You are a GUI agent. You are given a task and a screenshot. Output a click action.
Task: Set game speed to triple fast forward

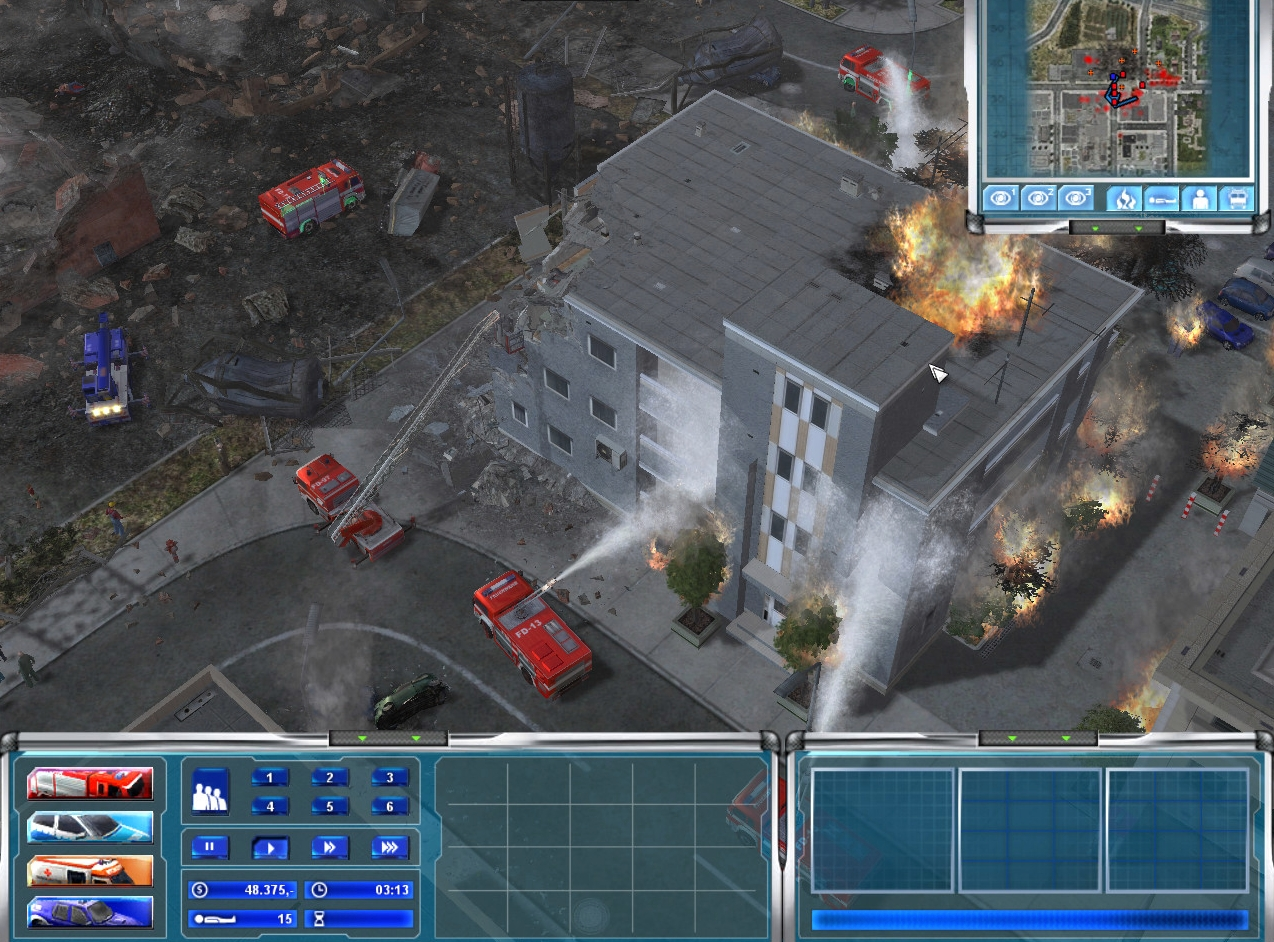click(x=390, y=847)
